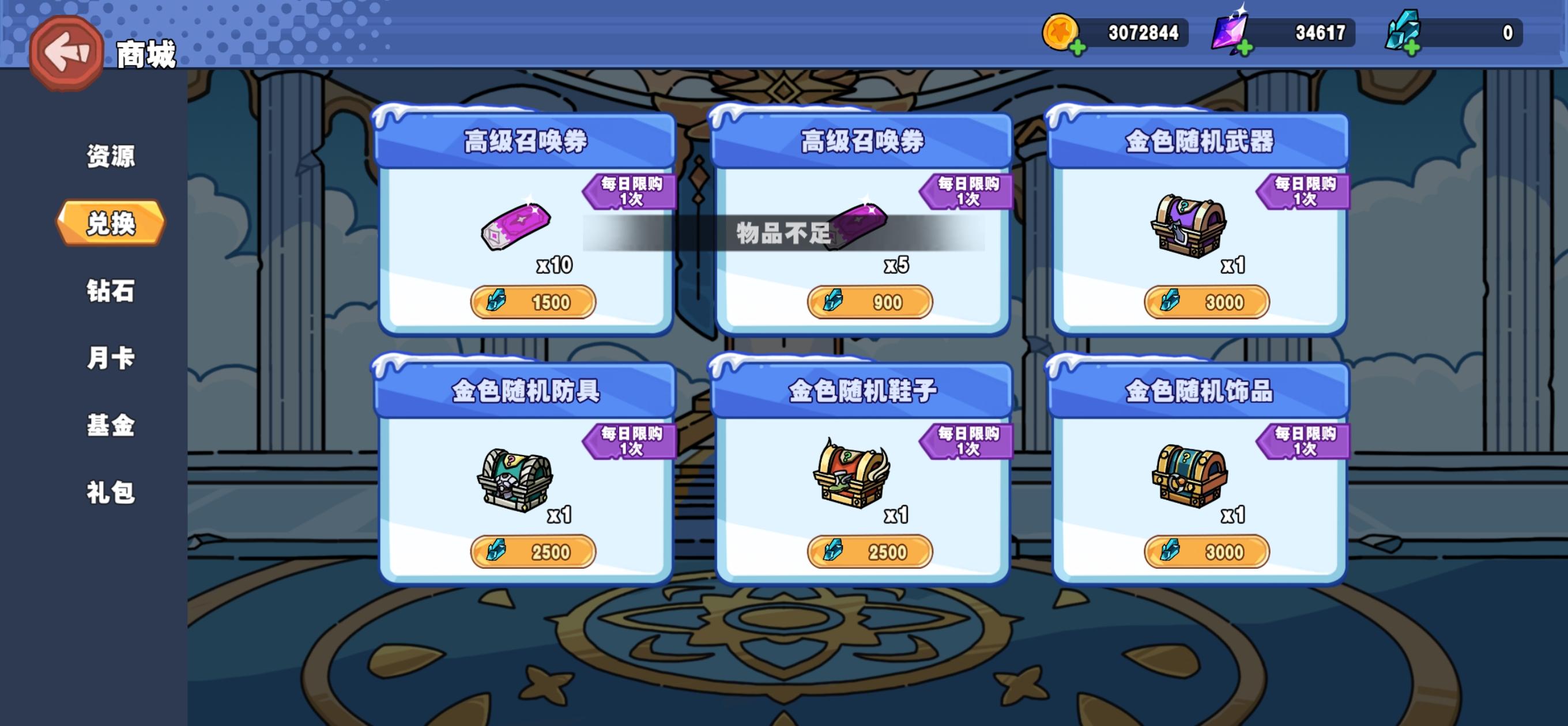Open the 钻石 shop section
Viewport: 1568px width, 726px height.
point(111,292)
